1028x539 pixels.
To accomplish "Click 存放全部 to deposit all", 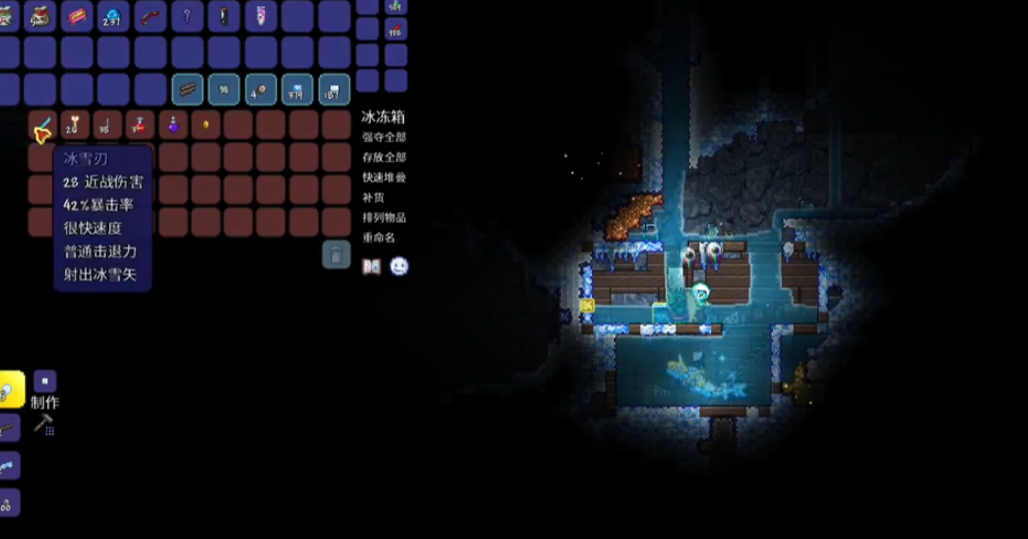I will [x=384, y=157].
